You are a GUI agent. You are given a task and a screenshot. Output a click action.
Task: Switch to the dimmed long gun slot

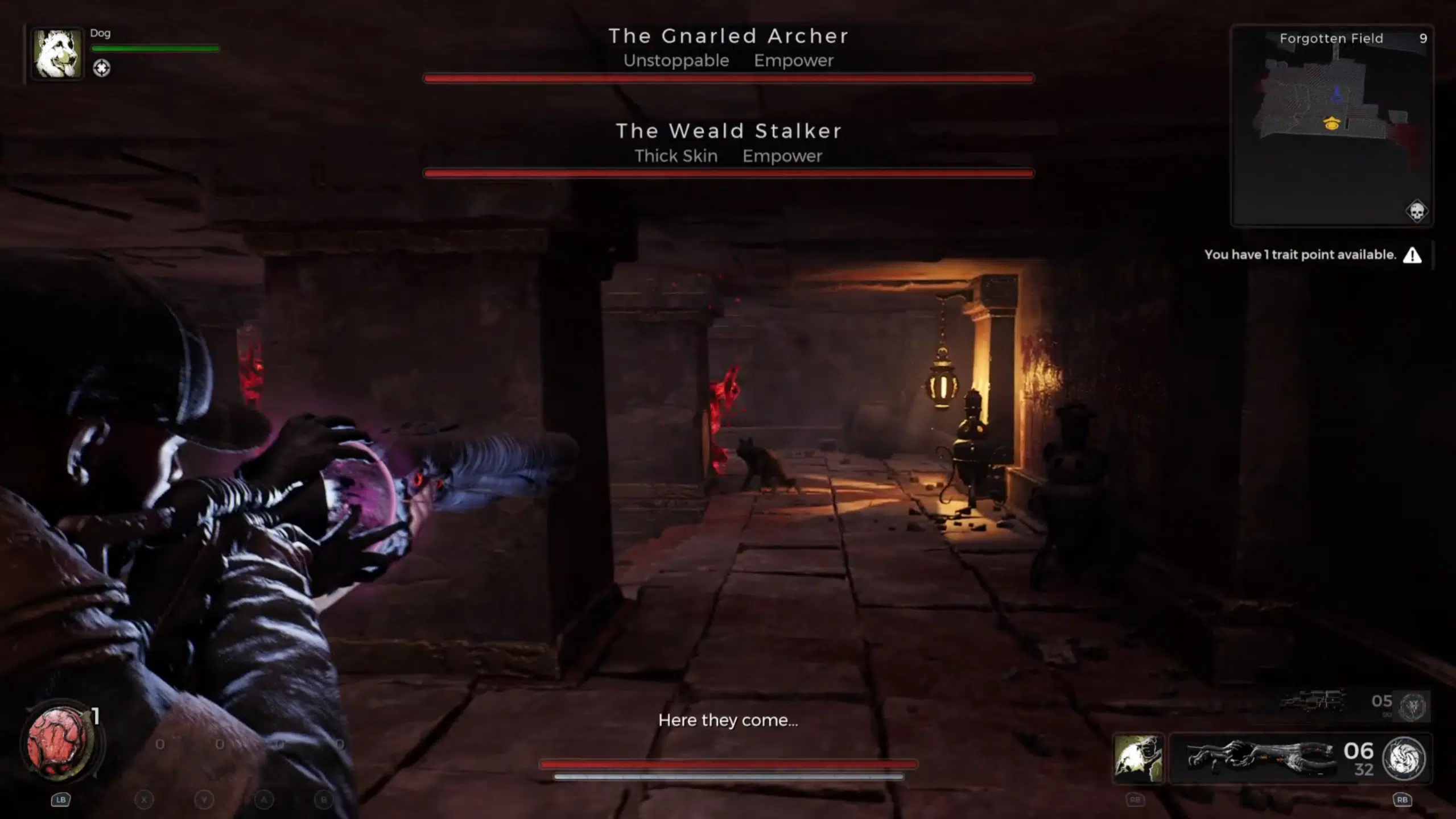click(1312, 701)
